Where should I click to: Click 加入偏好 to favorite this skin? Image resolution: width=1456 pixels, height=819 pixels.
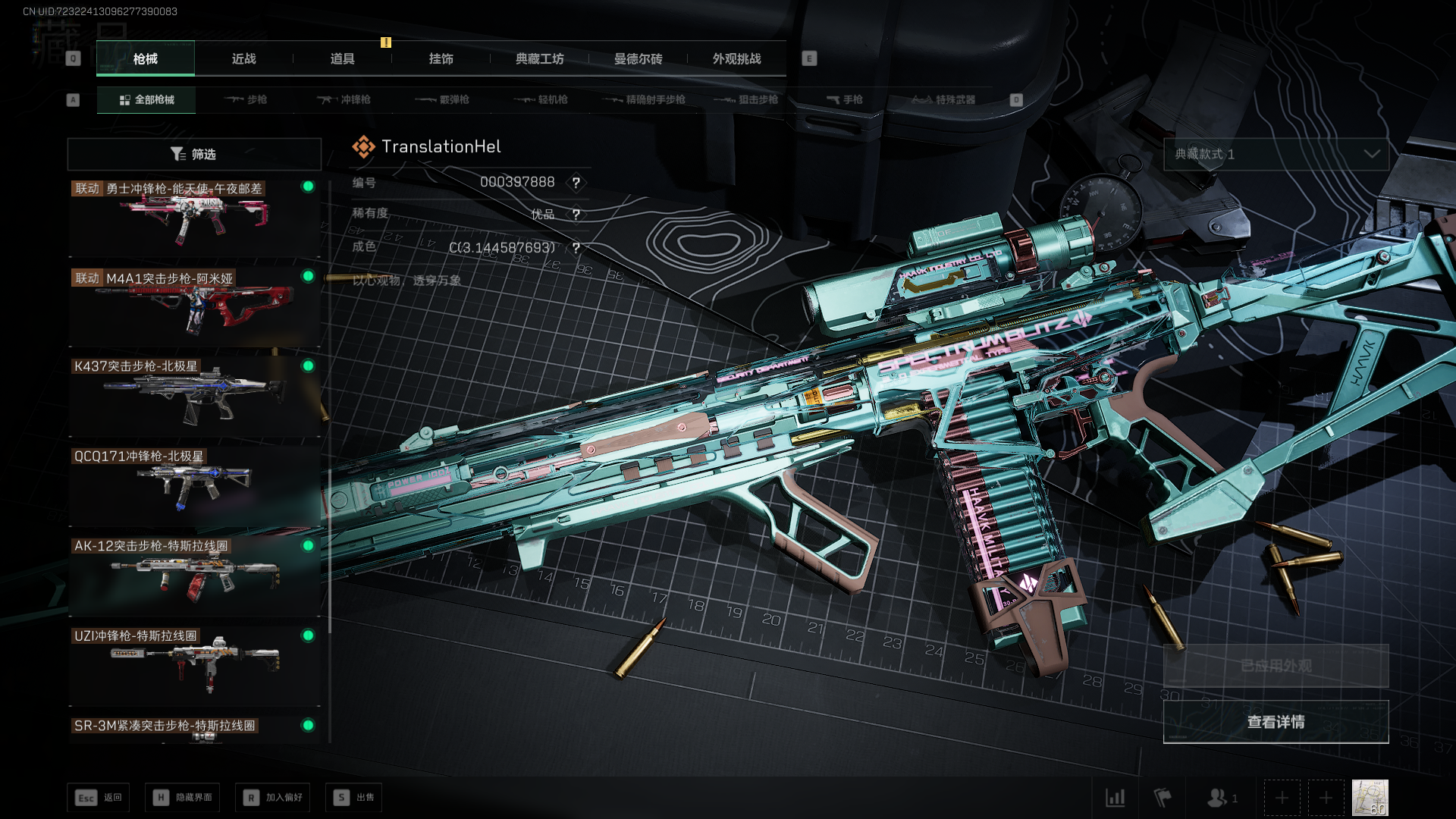[273, 798]
